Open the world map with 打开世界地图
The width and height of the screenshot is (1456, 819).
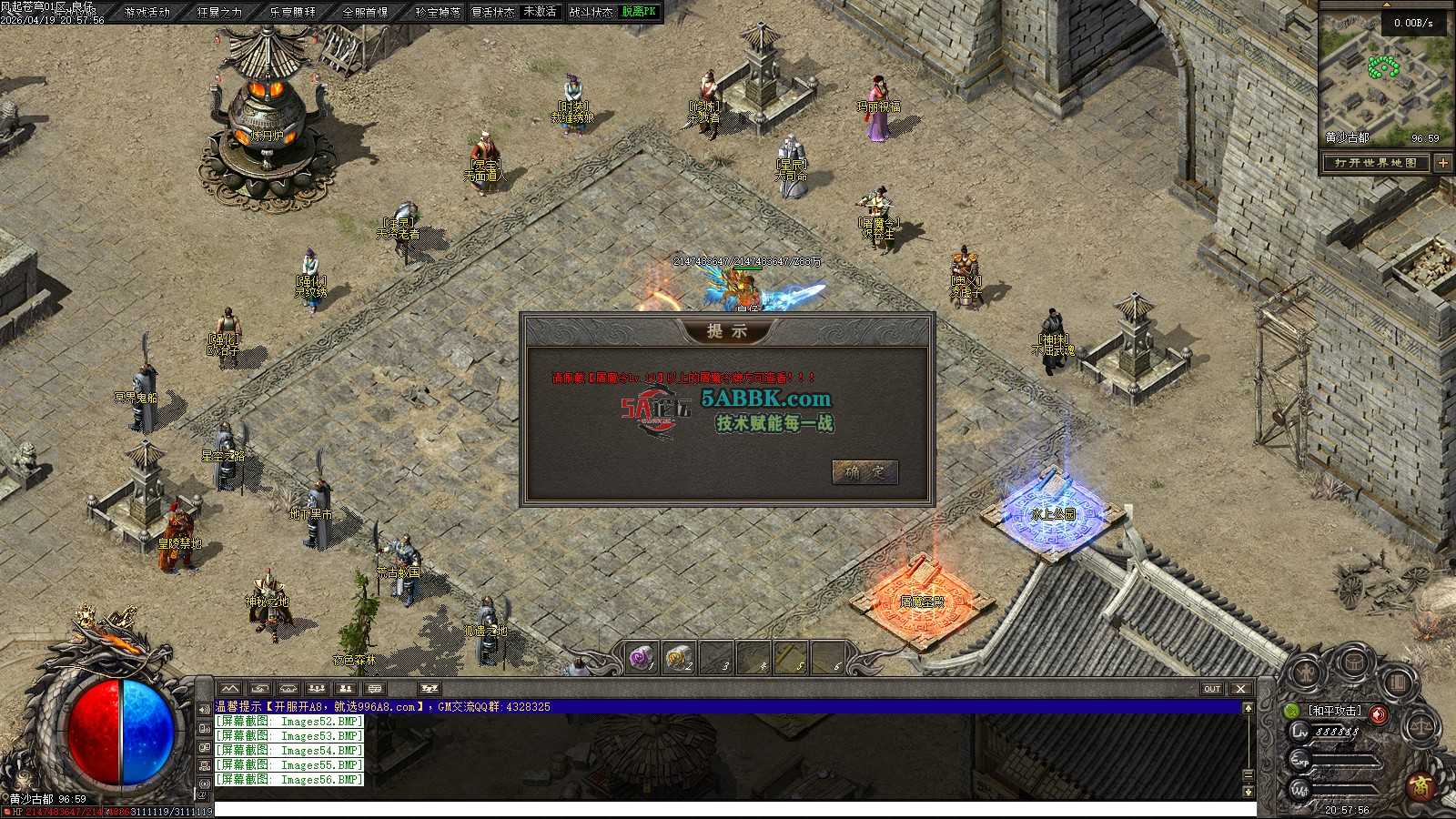(x=1376, y=163)
